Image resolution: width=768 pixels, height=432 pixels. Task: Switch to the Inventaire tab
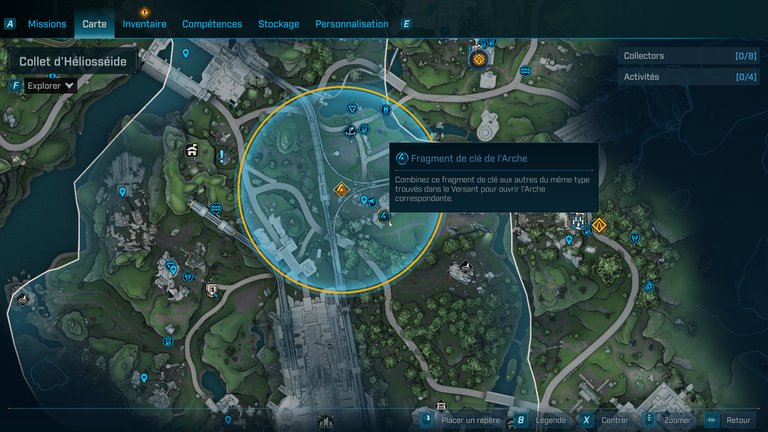pyautogui.click(x=144, y=24)
